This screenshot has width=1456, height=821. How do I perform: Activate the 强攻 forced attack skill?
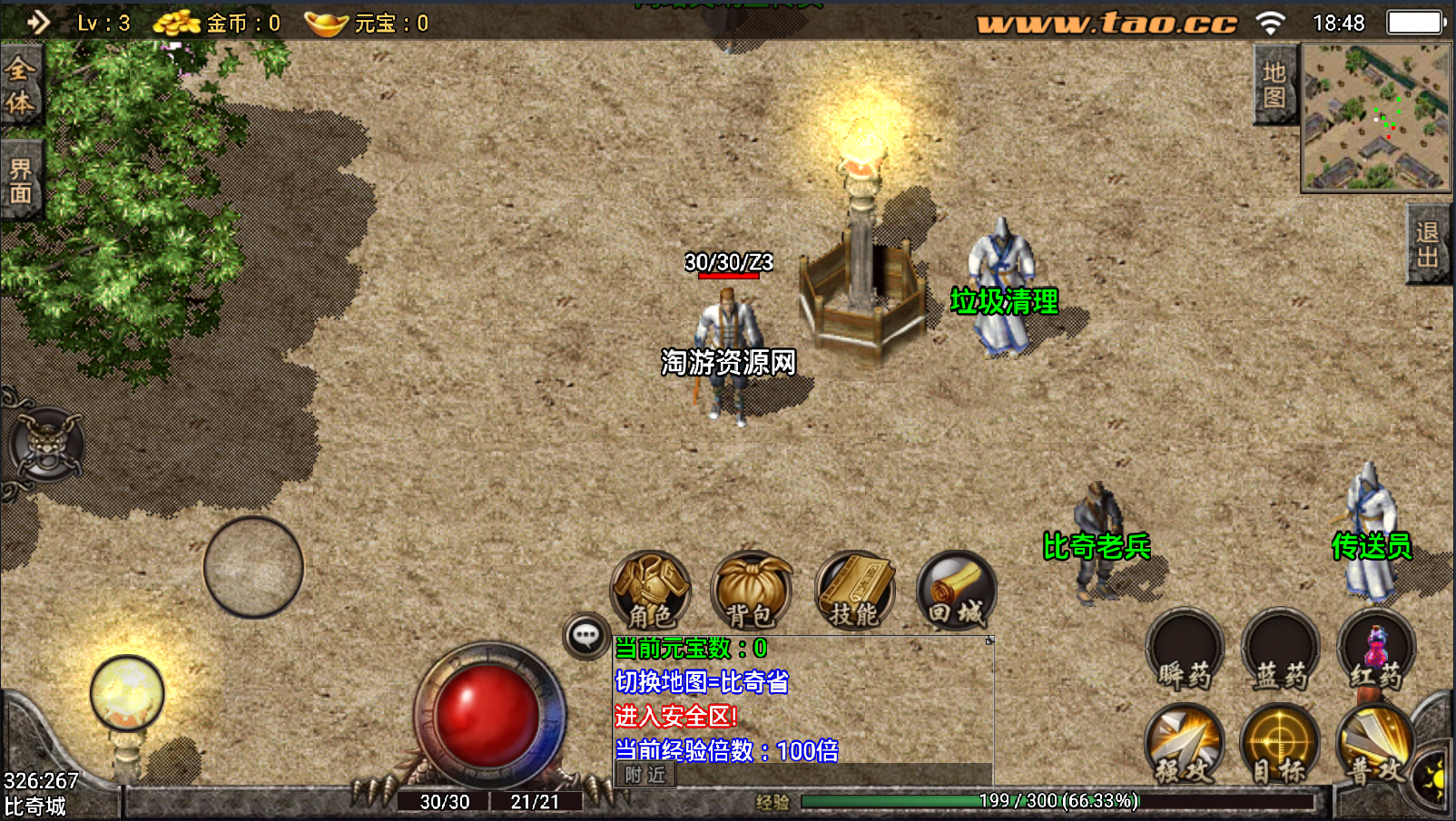coord(1185,745)
